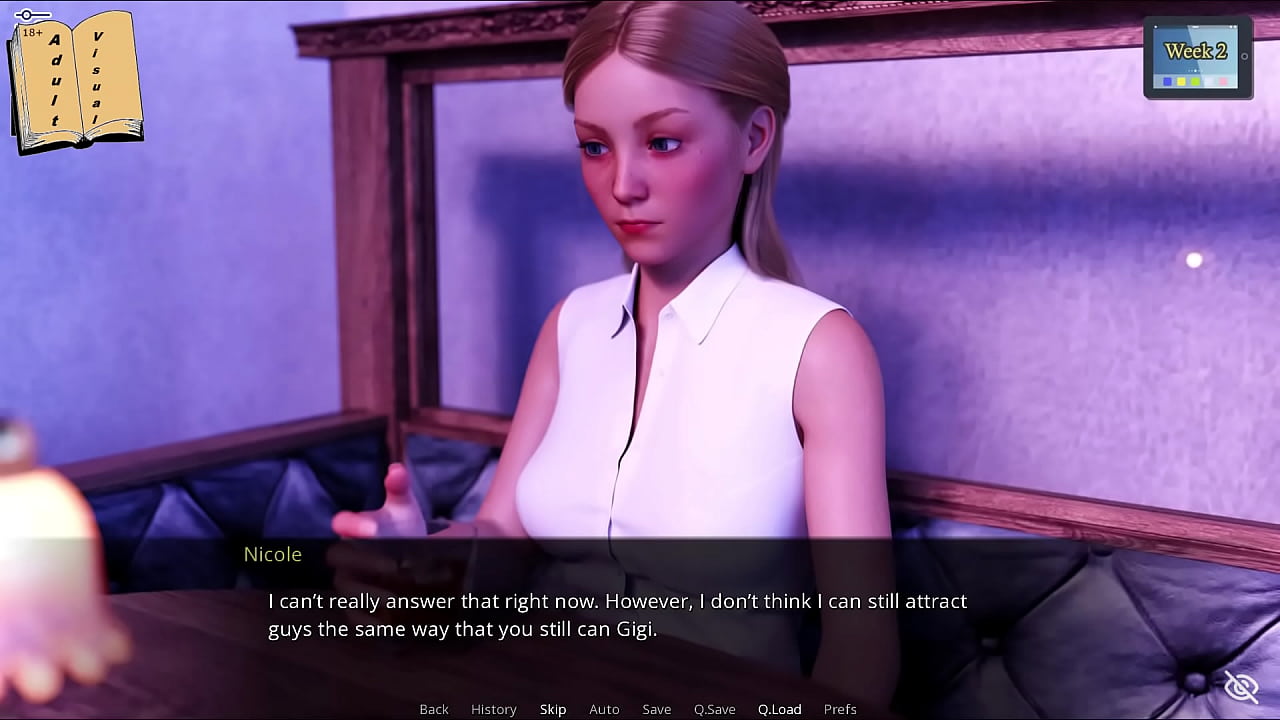The height and width of the screenshot is (720, 1280).
Task: Go back one dialogue line
Action: pyautogui.click(x=434, y=709)
